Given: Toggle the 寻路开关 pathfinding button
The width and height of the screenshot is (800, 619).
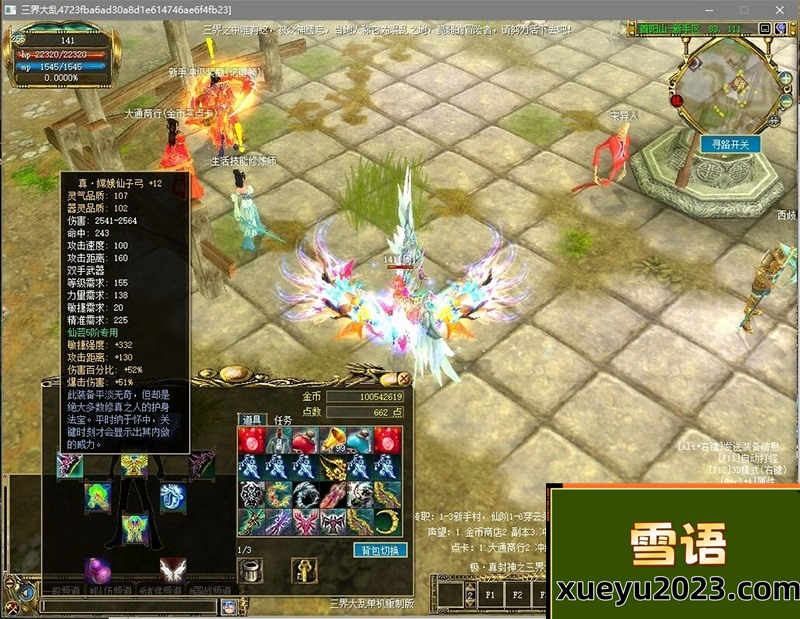Looking at the screenshot, I should pos(730,144).
